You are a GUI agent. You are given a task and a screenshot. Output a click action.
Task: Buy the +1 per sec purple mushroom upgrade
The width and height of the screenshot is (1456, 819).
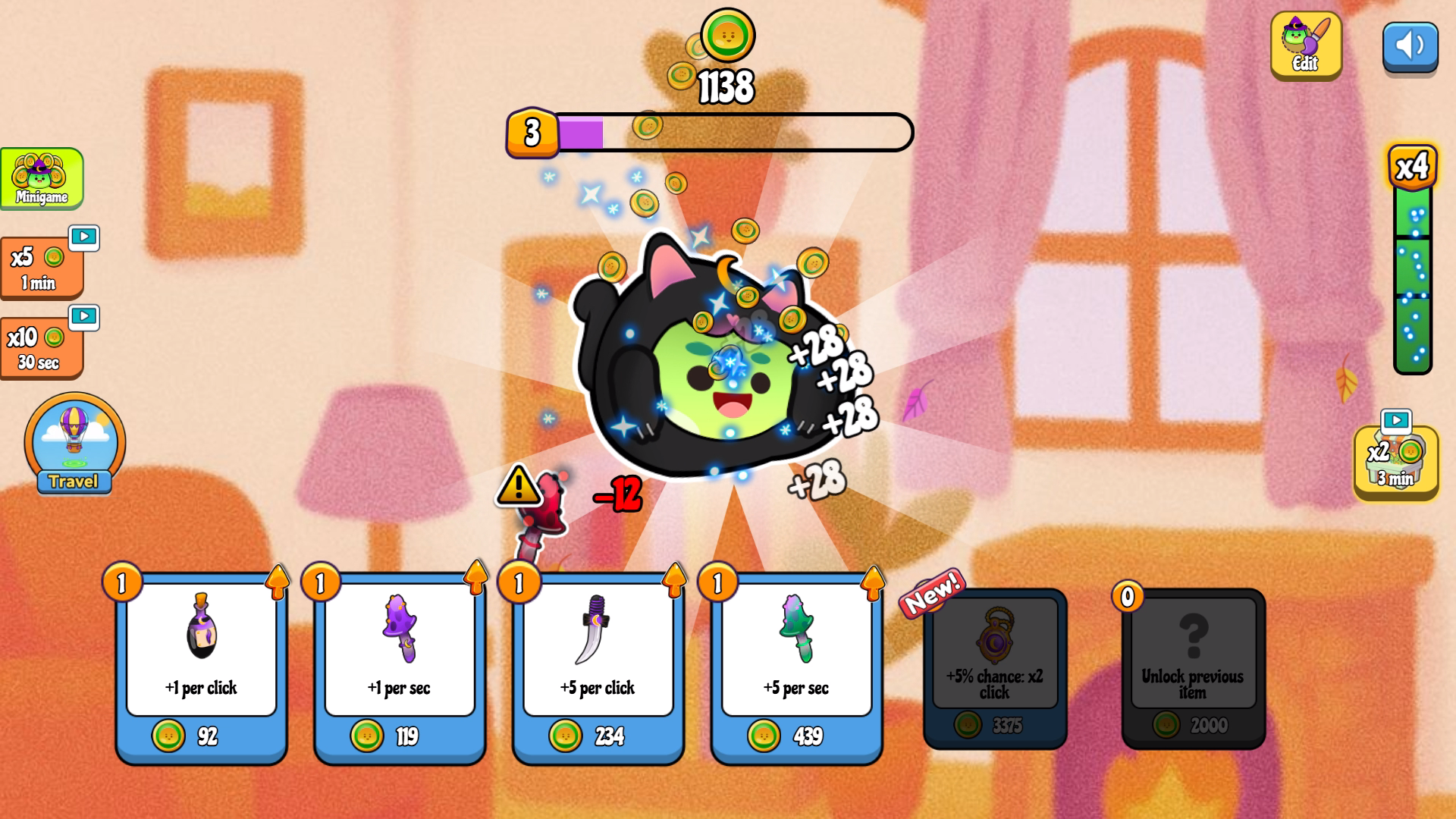pyautogui.click(x=400, y=667)
